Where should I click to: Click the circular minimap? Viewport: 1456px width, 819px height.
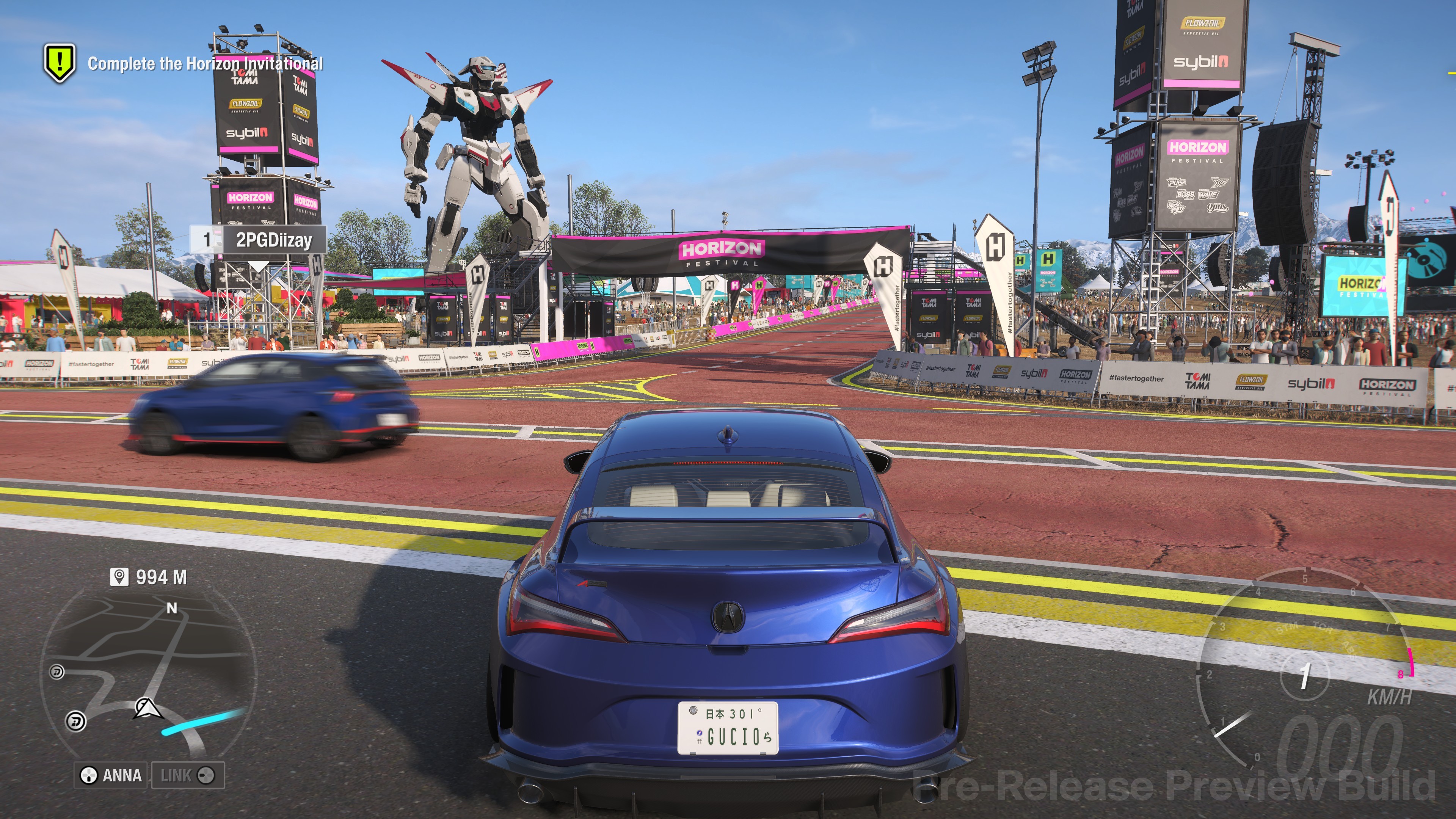148,673
